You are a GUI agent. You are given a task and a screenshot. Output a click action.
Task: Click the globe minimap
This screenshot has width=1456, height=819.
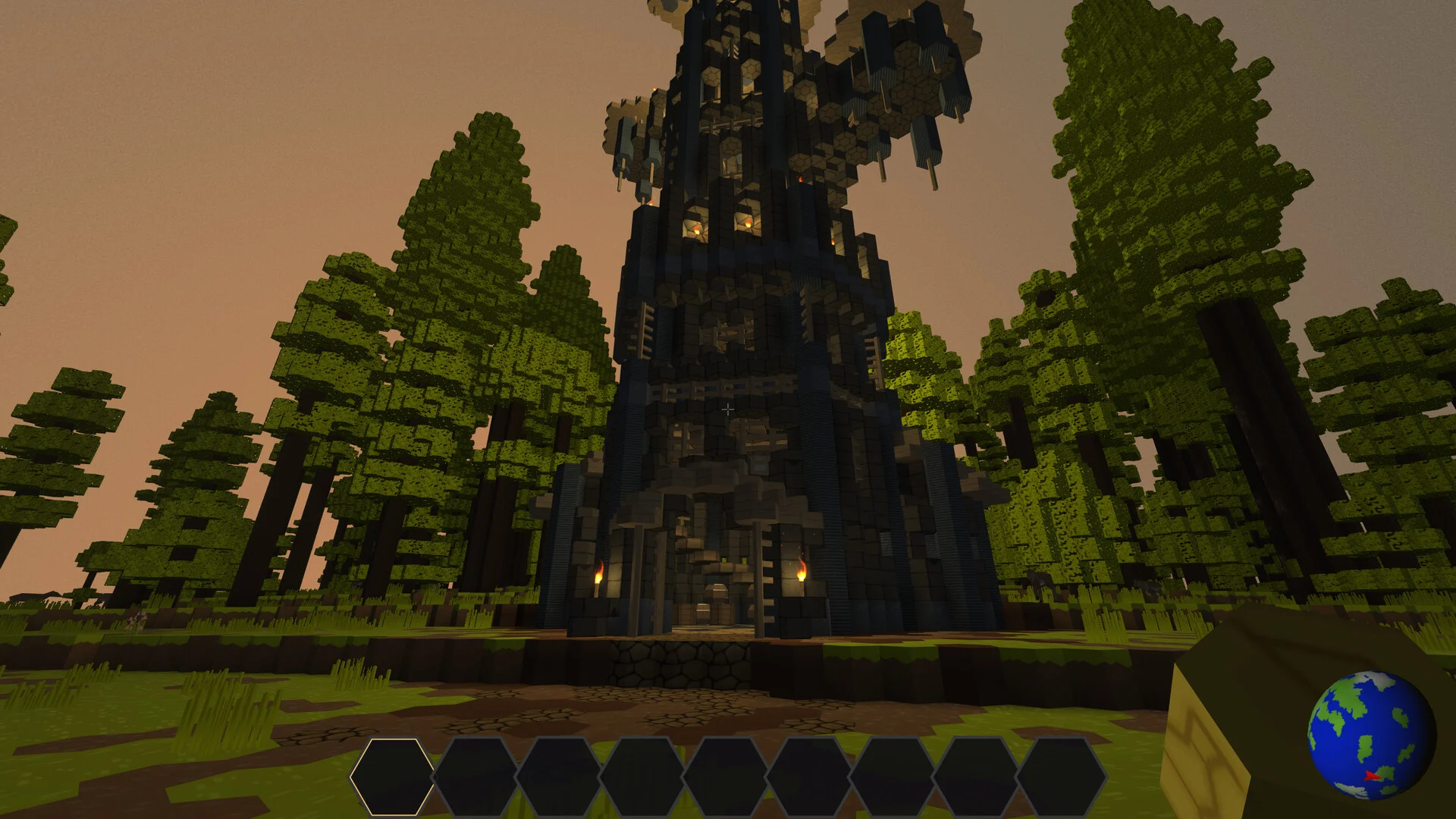click(1371, 734)
